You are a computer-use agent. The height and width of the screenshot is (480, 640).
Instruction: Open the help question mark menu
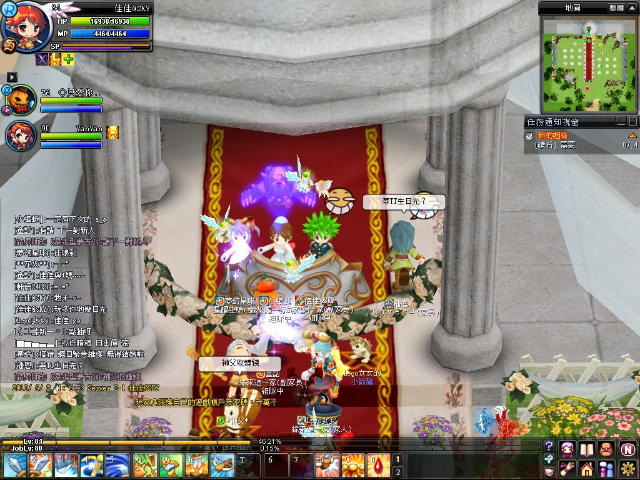pyautogui.click(x=549, y=446)
